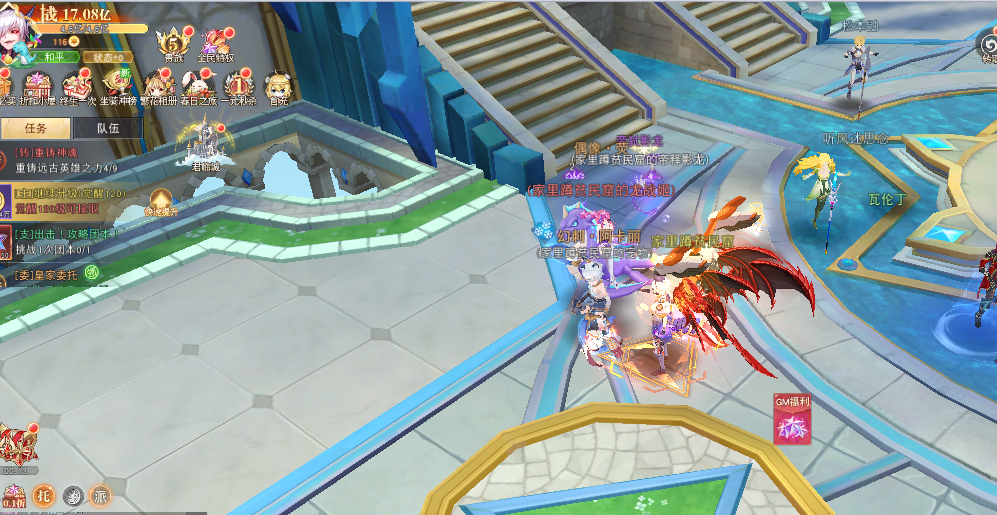Switch to the 任务 quest tab
The width and height of the screenshot is (997, 515).
(x=36, y=128)
